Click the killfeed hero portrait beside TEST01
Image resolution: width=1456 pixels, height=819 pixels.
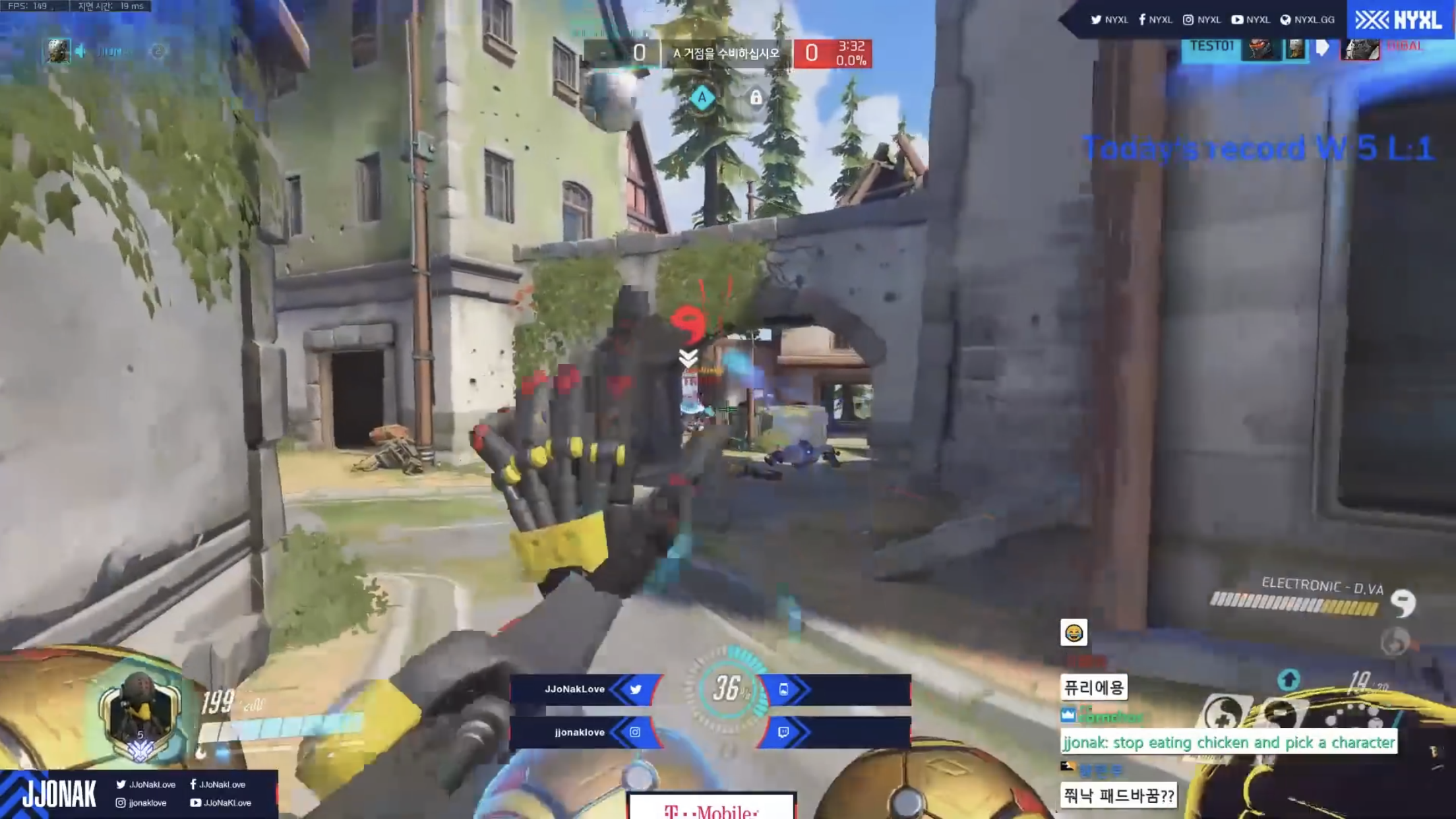click(x=1259, y=49)
